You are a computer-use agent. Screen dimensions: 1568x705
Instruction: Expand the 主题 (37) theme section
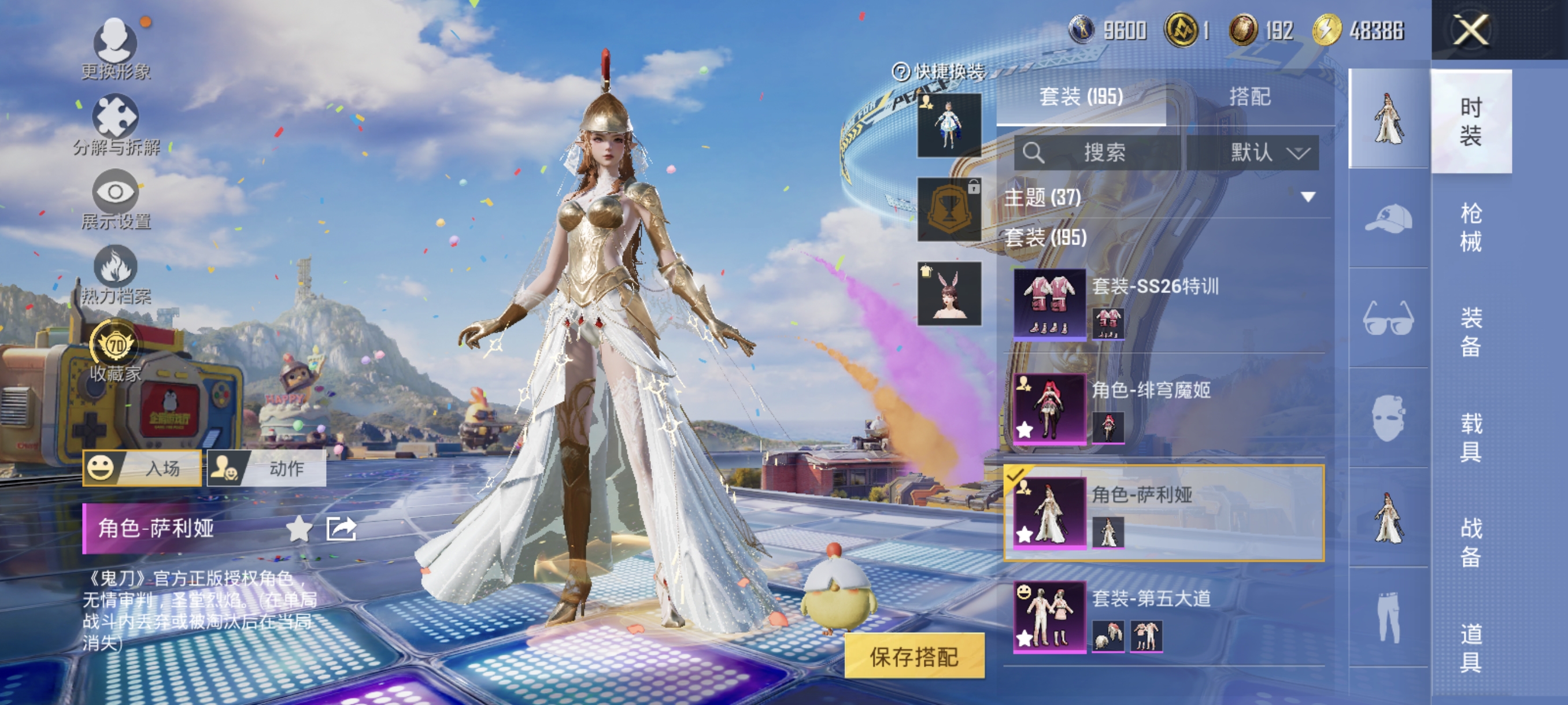click(x=1307, y=197)
